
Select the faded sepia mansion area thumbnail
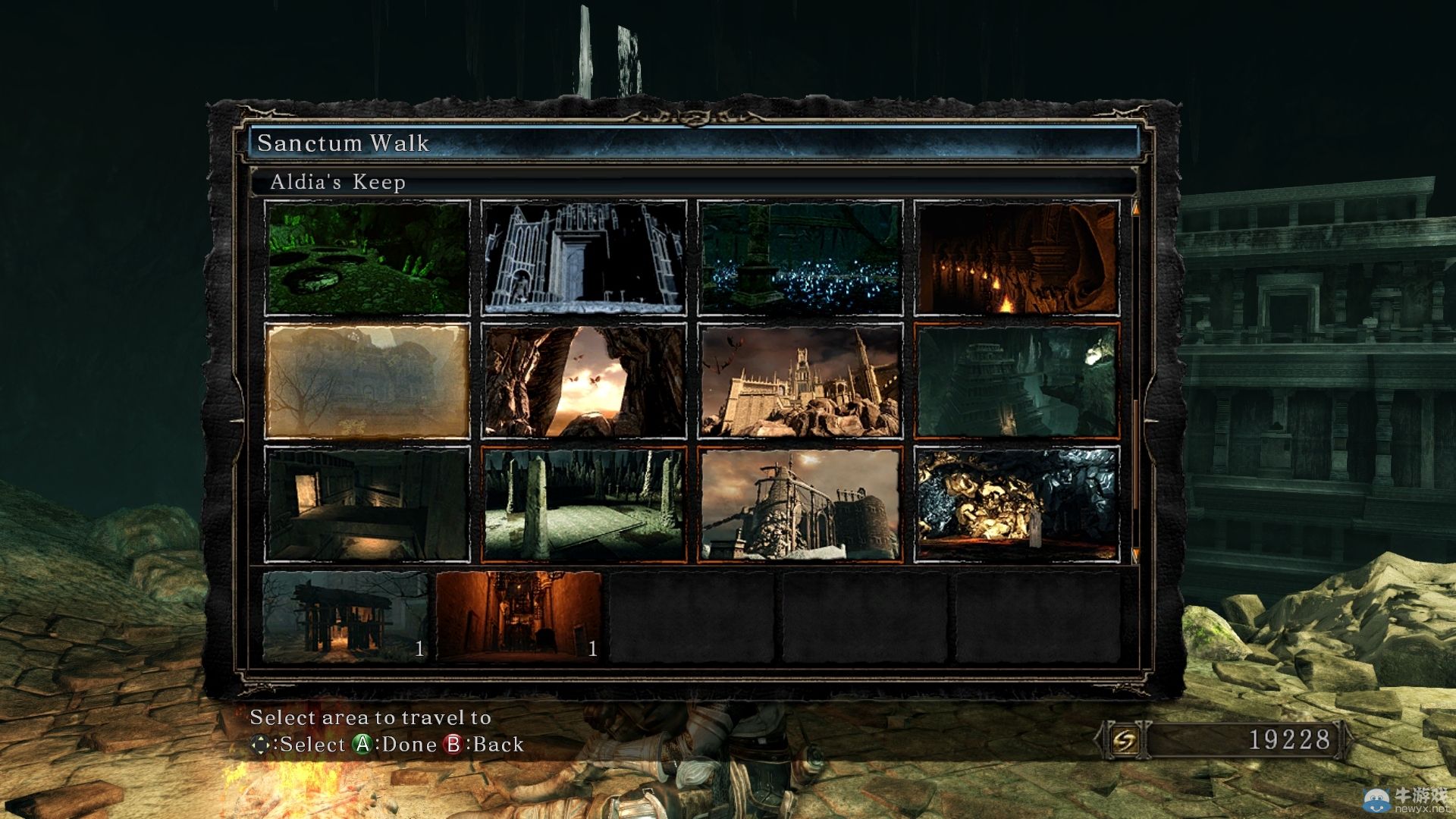pyautogui.click(x=367, y=381)
